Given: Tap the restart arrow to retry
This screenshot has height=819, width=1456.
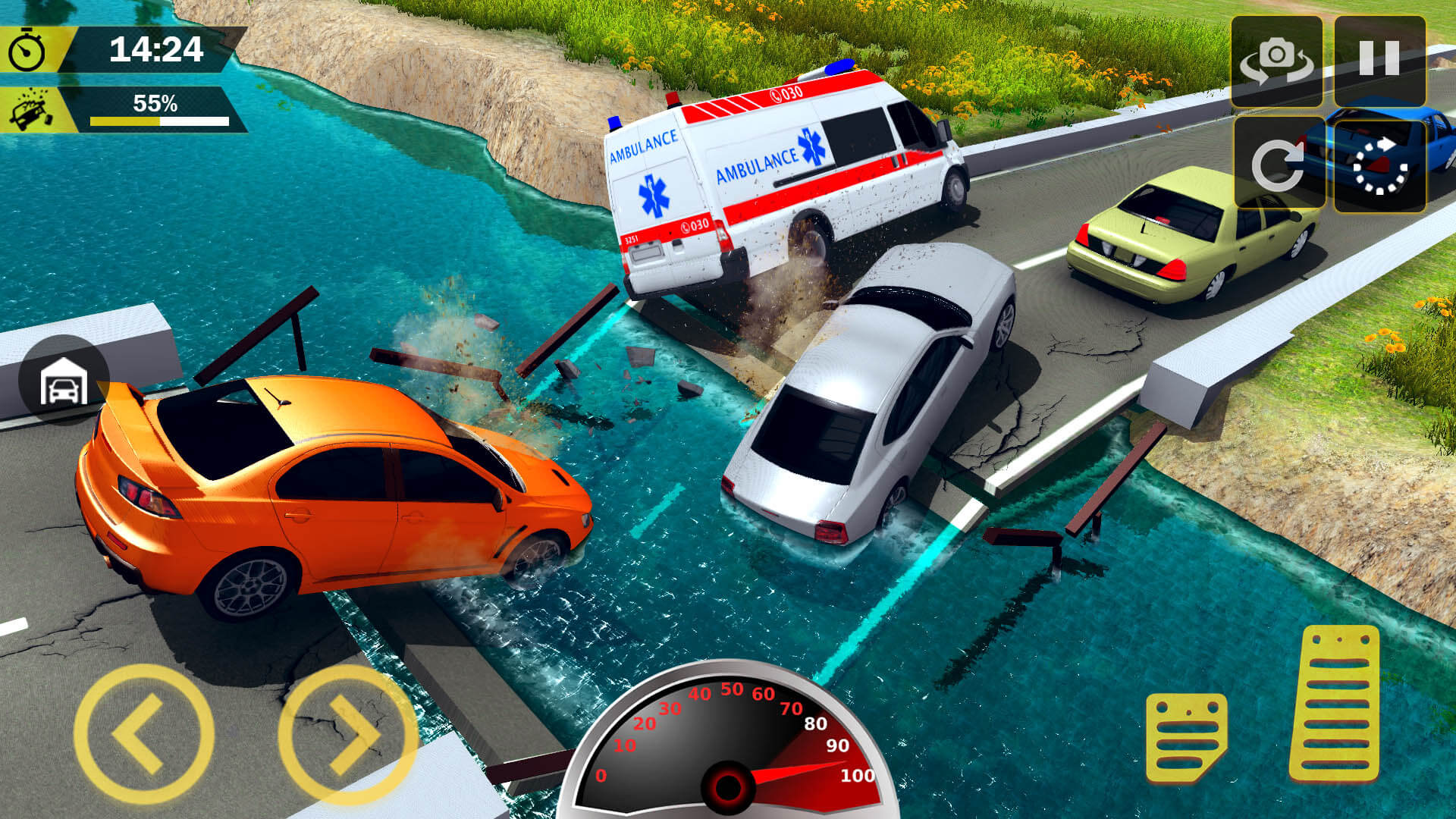Looking at the screenshot, I should pos(1281,161).
